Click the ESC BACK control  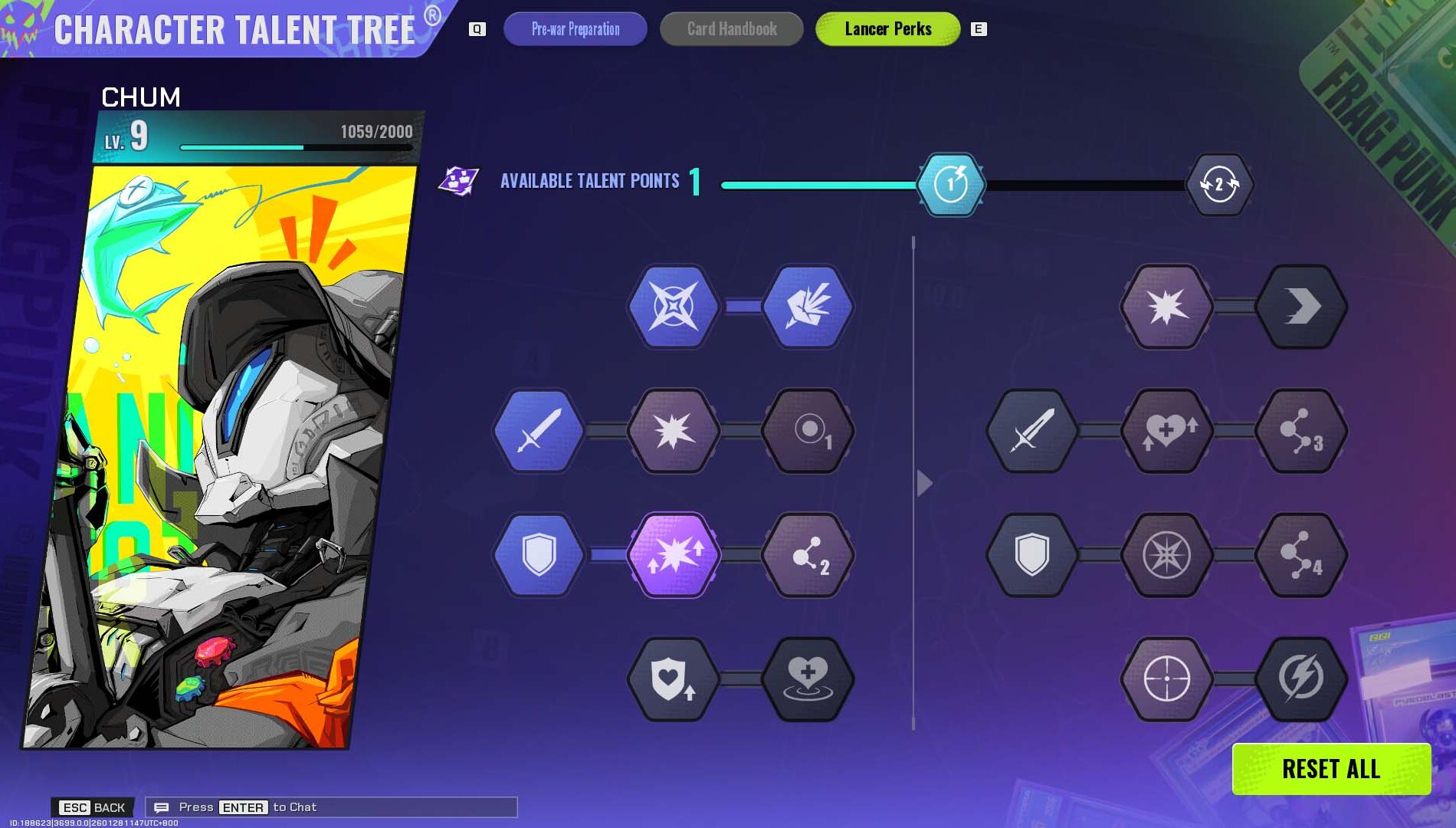coord(92,807)
